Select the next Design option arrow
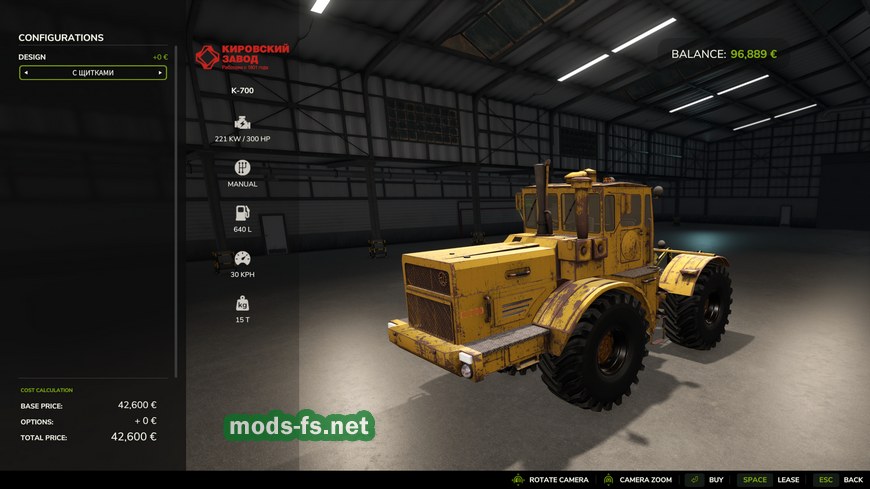This screenshot has width=870, height=489. tap(160, 73)
